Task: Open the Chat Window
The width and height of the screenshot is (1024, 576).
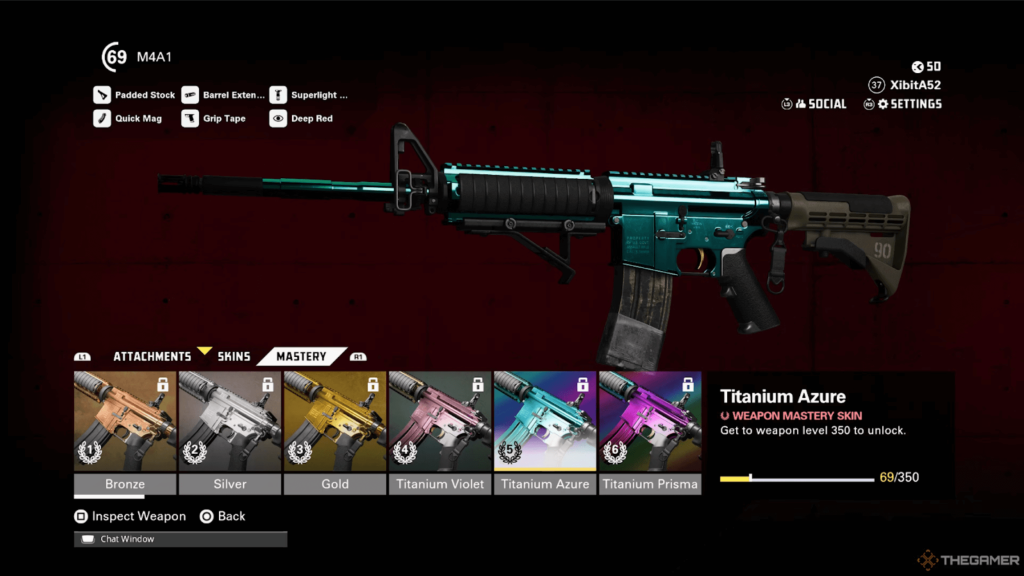Action: [x=180, y=539]
